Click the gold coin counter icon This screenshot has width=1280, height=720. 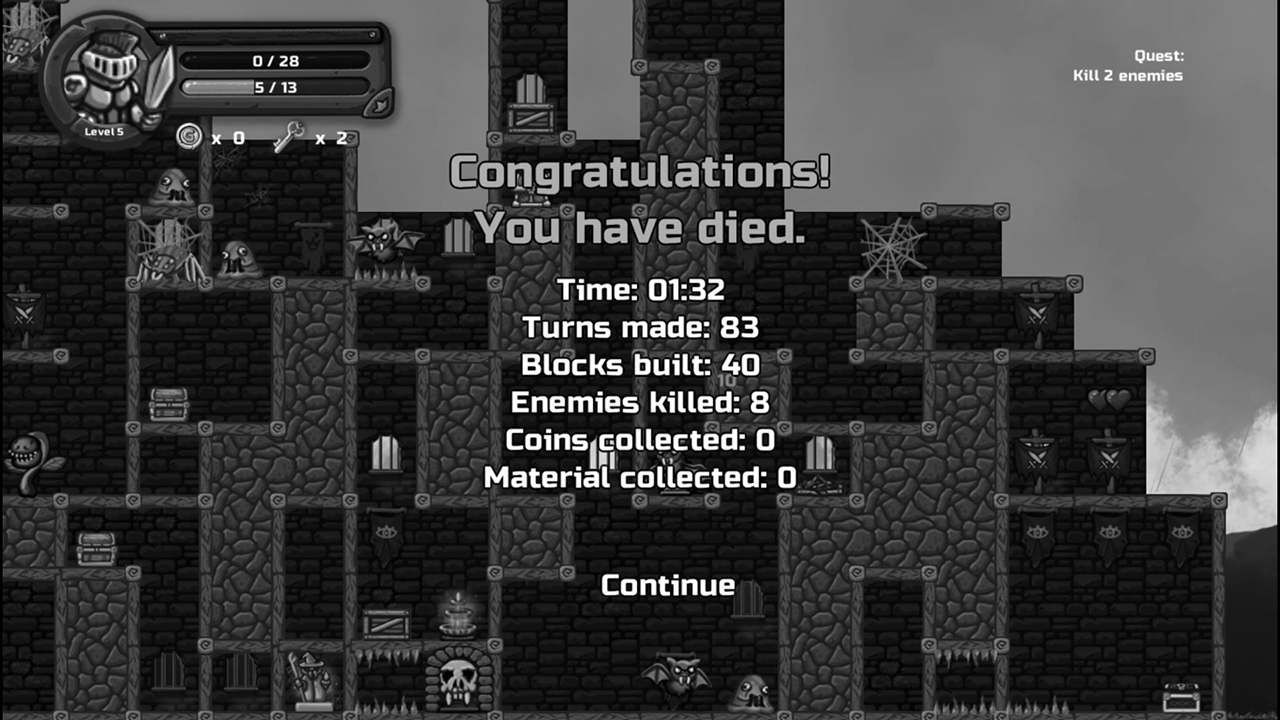coord(189,137)
